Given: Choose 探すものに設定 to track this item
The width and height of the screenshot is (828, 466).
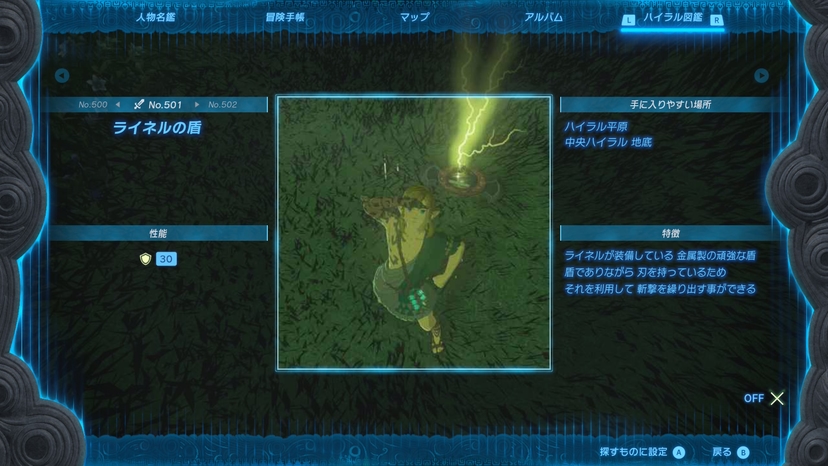Looking at the screenshot, I should pos(642,452).
